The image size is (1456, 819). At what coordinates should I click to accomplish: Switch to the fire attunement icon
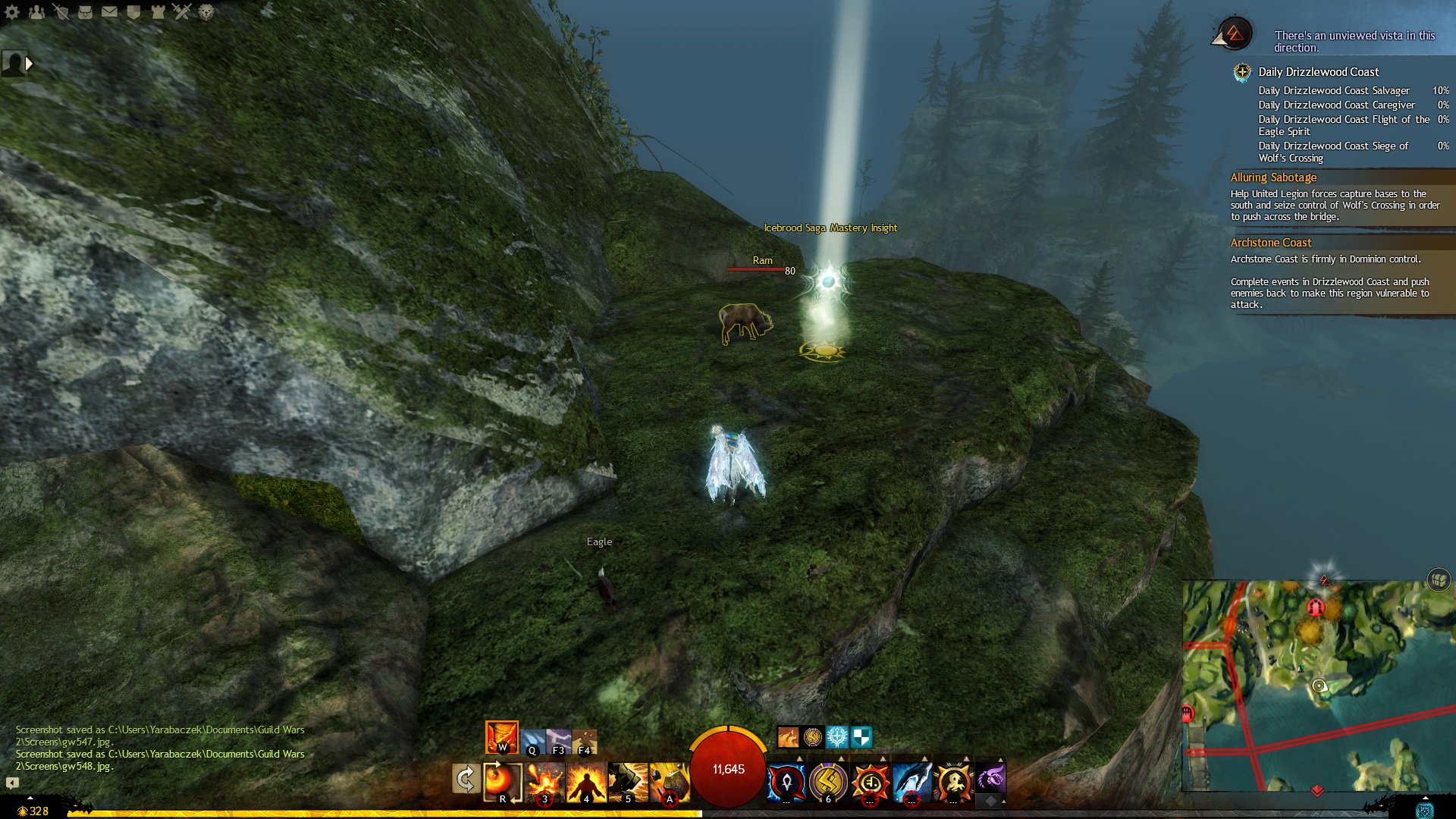pos(502,736)
